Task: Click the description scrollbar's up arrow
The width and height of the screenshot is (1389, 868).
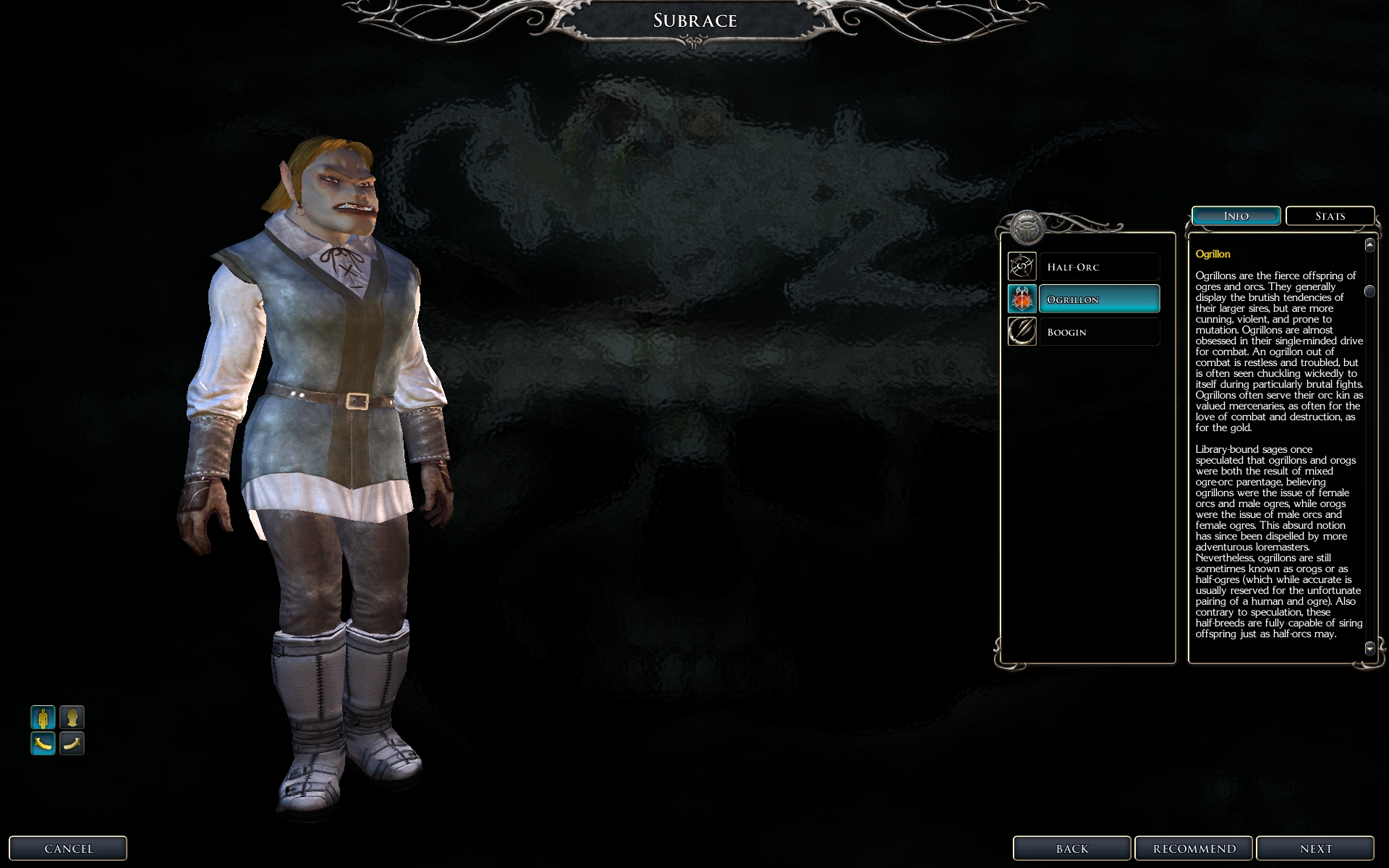Action: pos(1369,245)
